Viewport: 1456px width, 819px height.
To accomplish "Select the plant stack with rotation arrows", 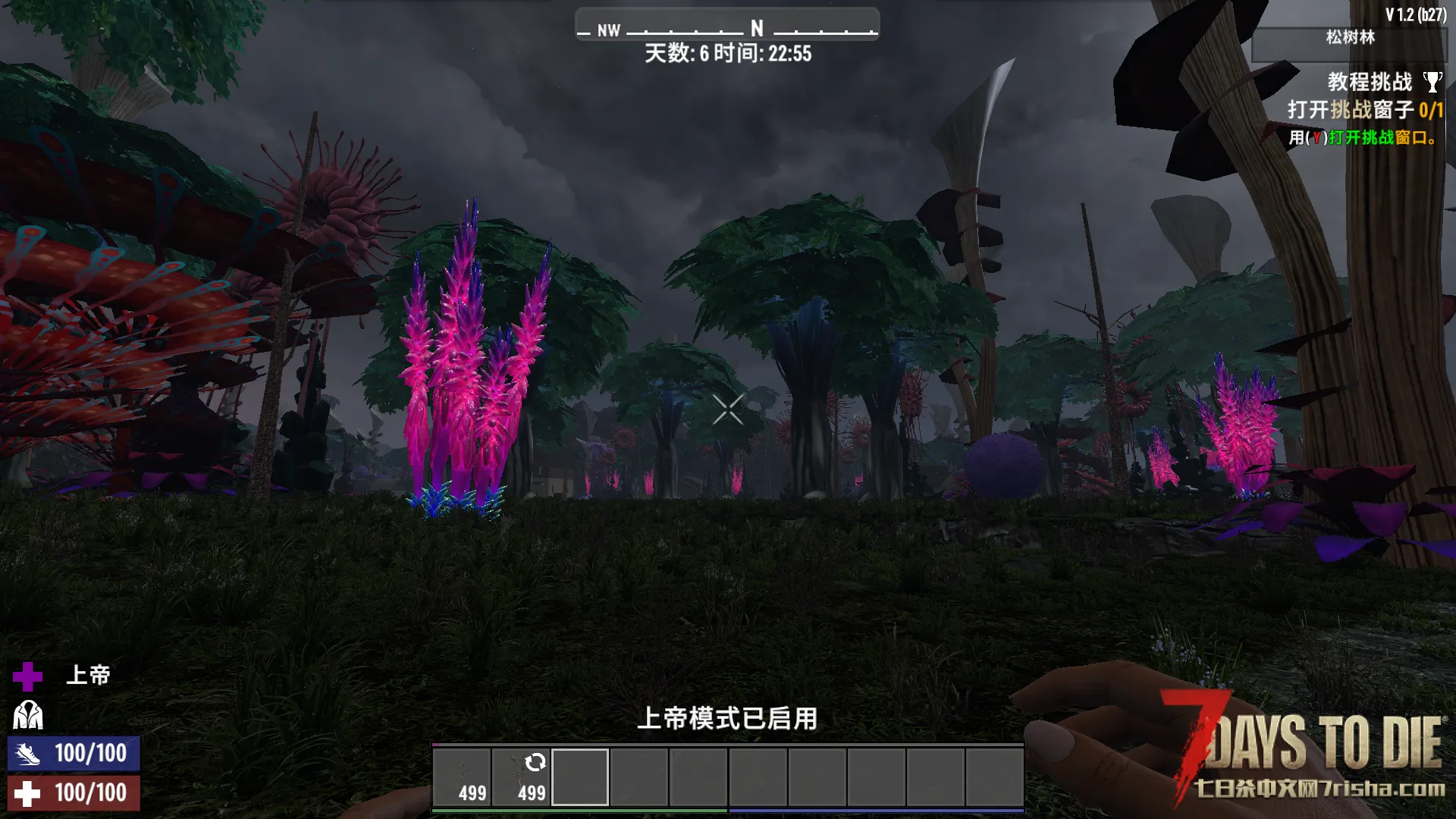I will (521, 777).
